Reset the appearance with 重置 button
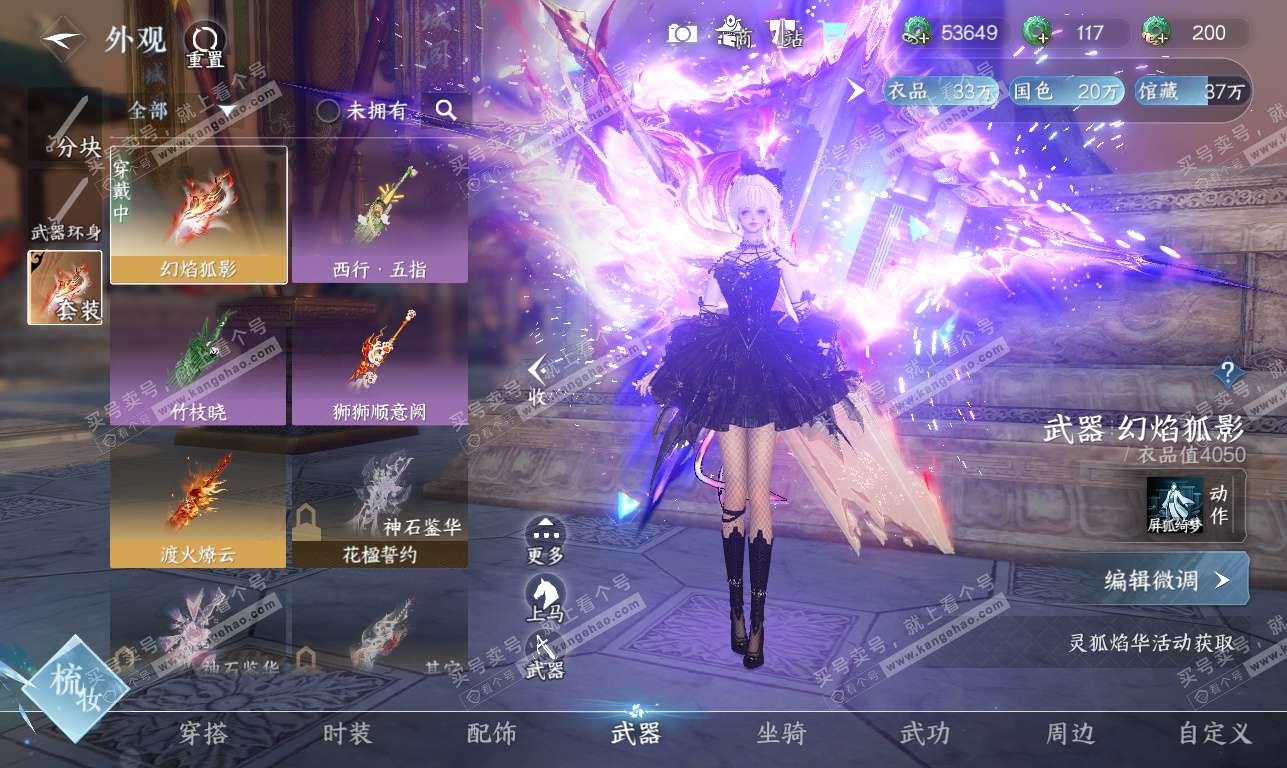 (x=205, y=44)
